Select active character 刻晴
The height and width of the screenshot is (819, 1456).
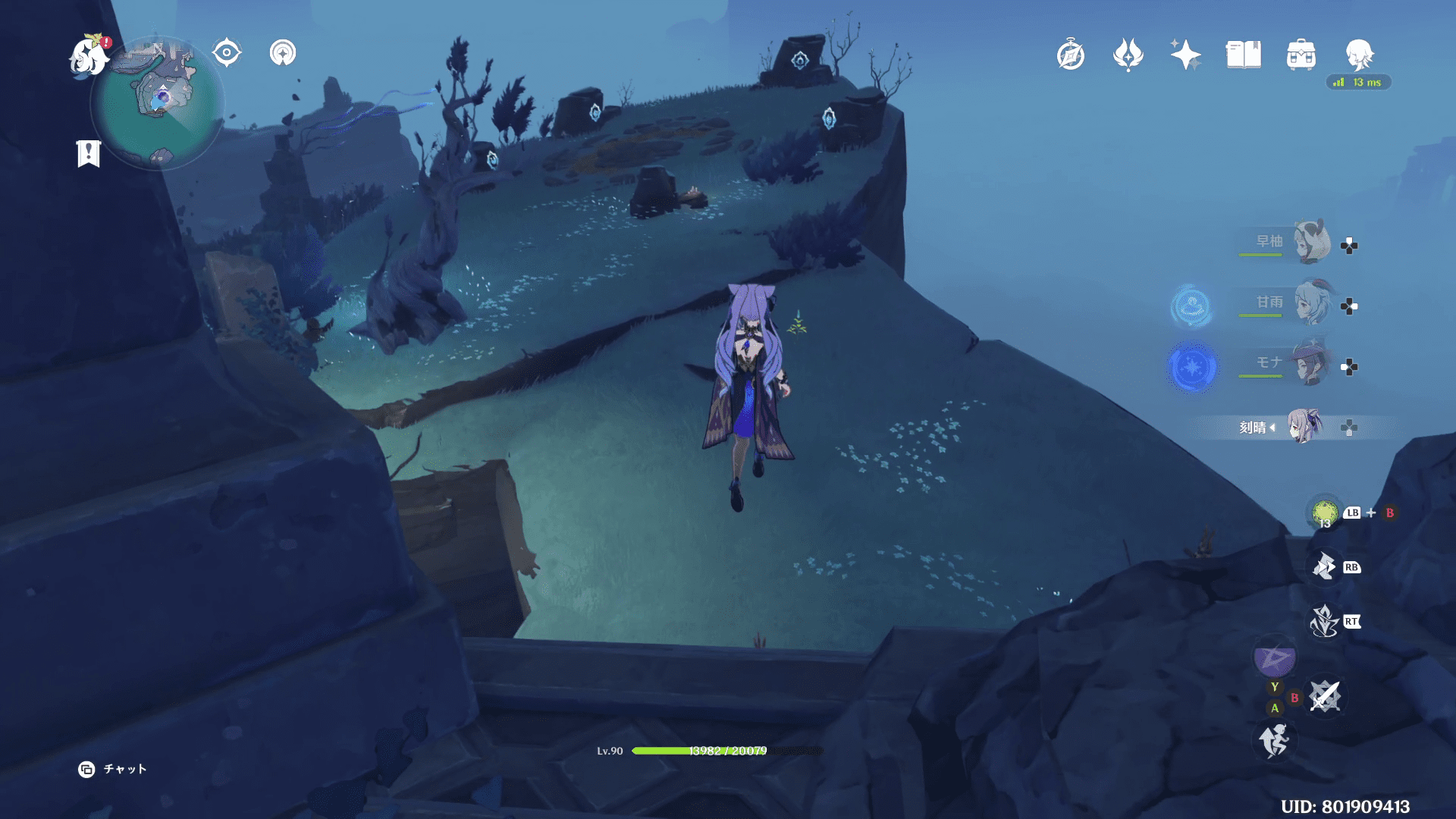click(x=1304, y=427)
